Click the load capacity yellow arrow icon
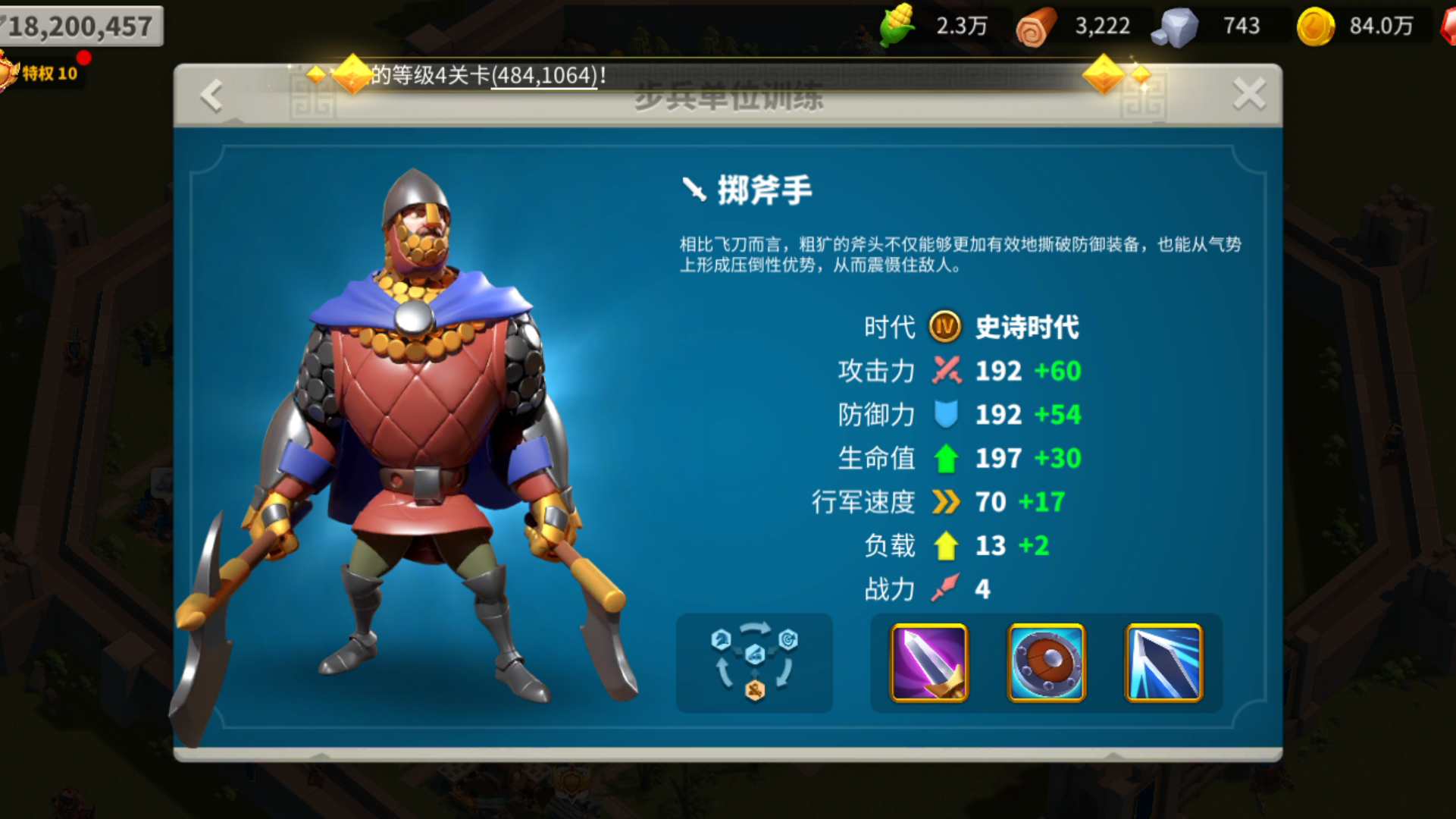The width and height of the screenshot is (1456, 819). point(947,545)
